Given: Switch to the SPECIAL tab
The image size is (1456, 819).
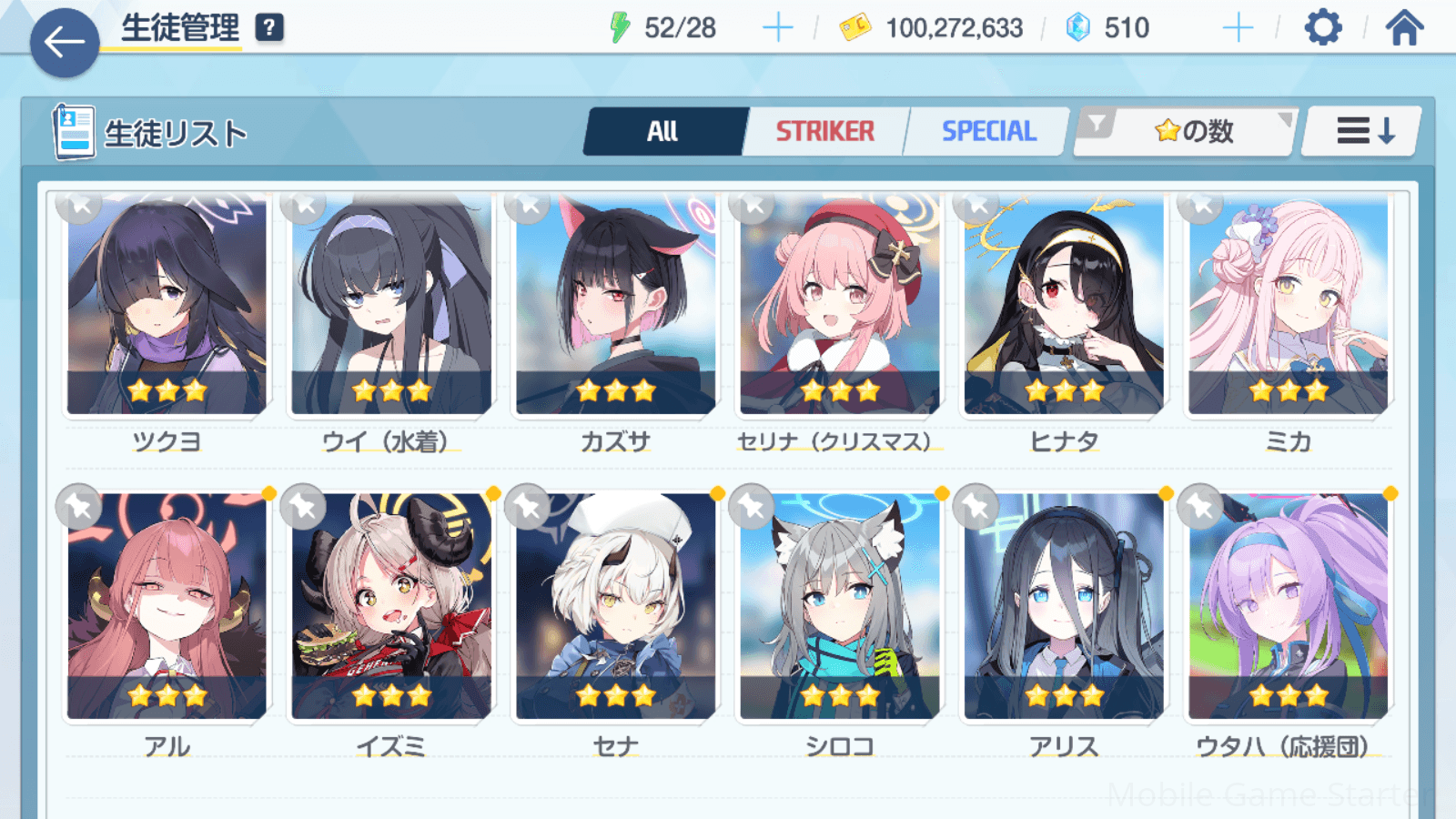Looking at the screenshot, I should [x=988, y=132].
